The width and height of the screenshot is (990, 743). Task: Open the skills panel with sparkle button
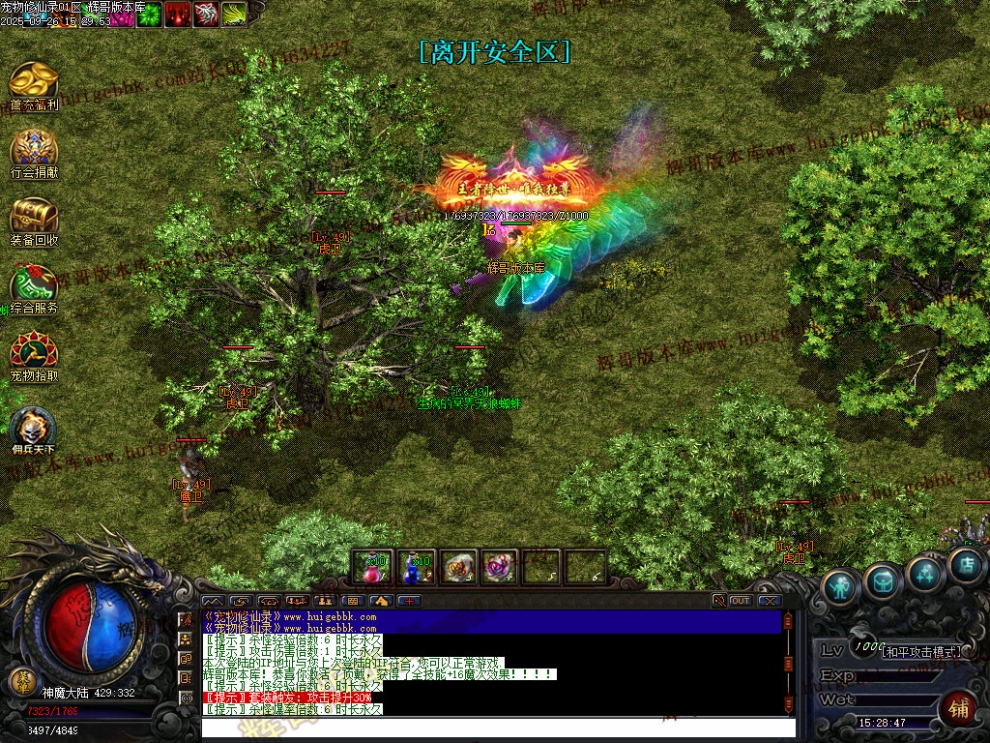click(x=925, y=574)
